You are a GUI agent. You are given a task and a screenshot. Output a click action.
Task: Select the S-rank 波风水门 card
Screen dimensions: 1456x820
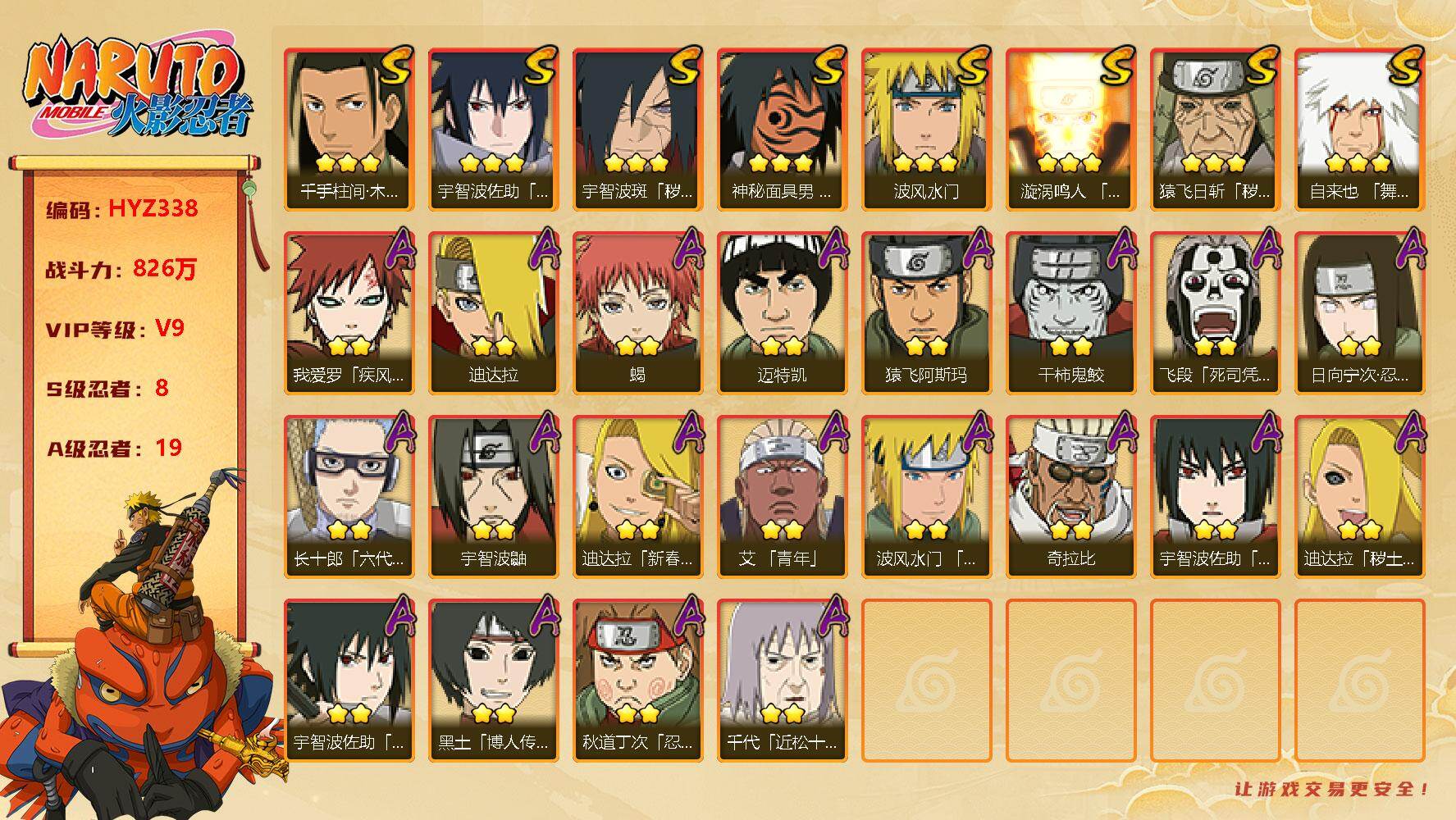(x=926, y=129)
